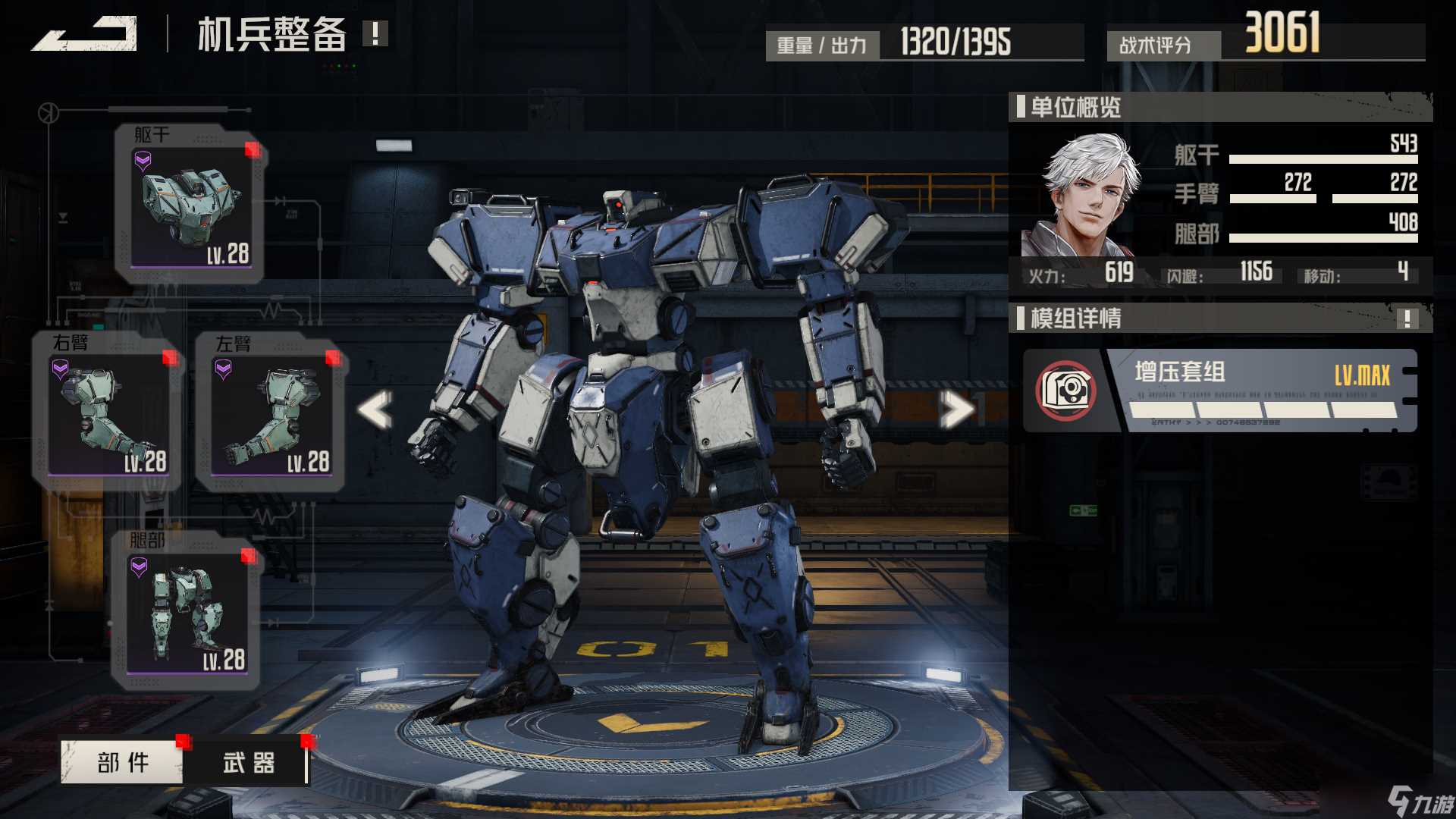Show next mech with right arrow
The image size is (1456, 819).
(x=956, y=410)
